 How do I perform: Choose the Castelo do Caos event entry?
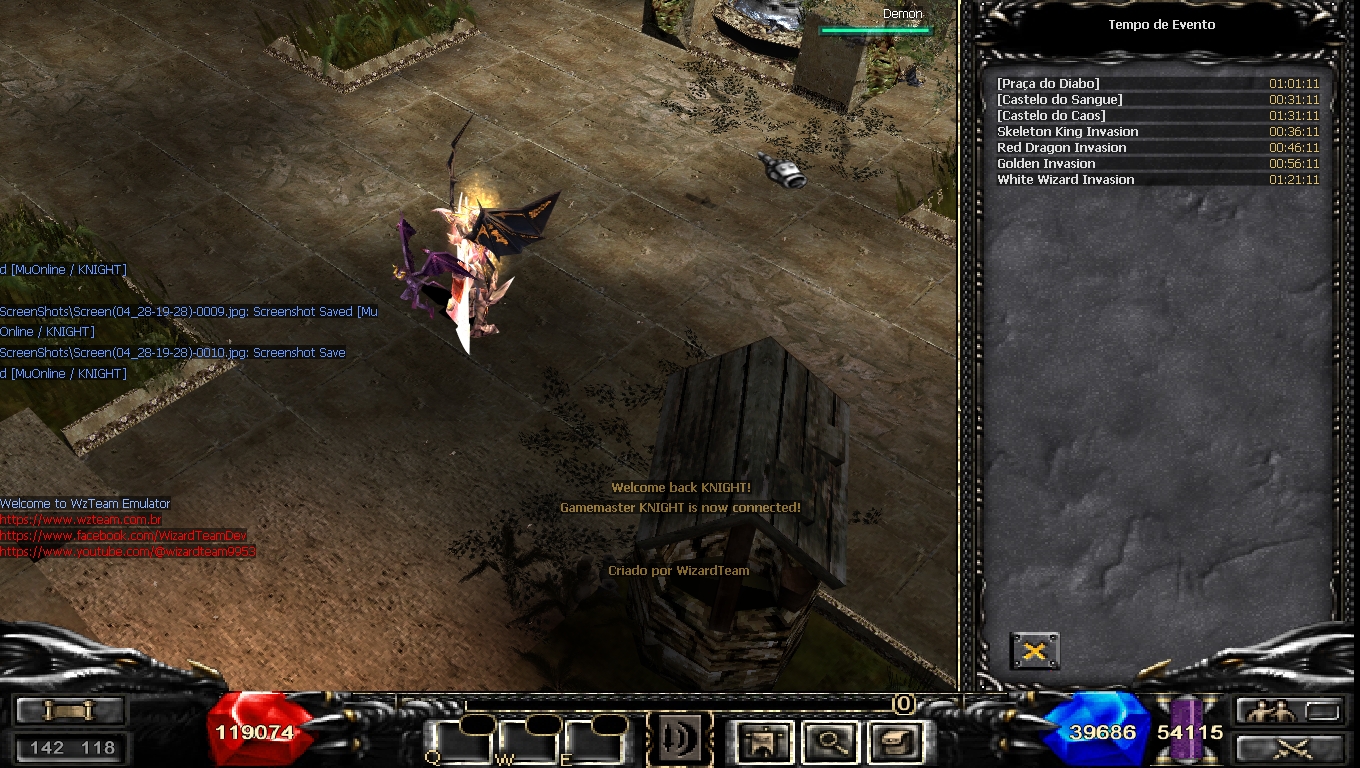pos(1157,116)
